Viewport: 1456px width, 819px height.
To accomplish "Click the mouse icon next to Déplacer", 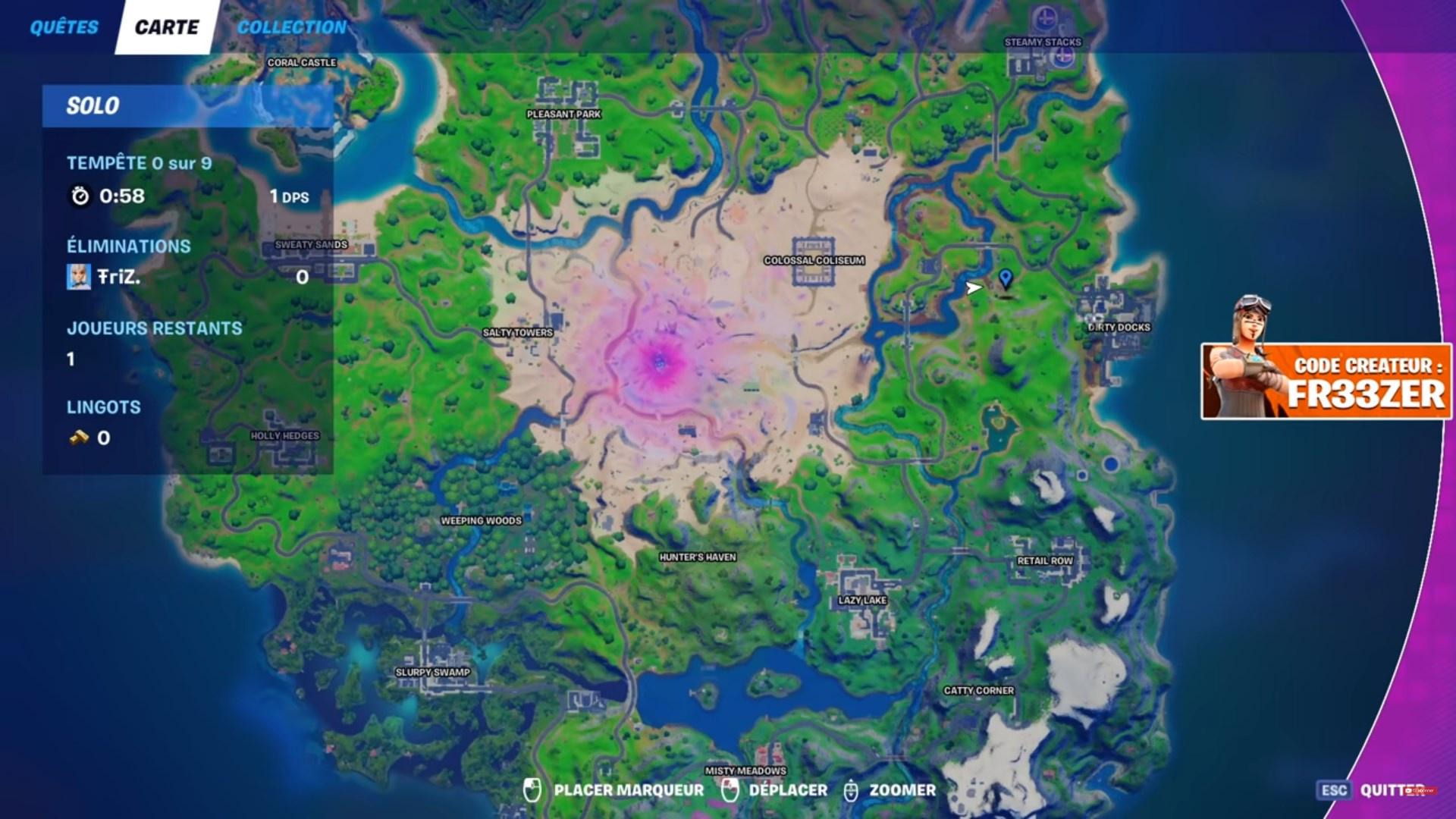I will pyautogui.click(x=730, y=789).
